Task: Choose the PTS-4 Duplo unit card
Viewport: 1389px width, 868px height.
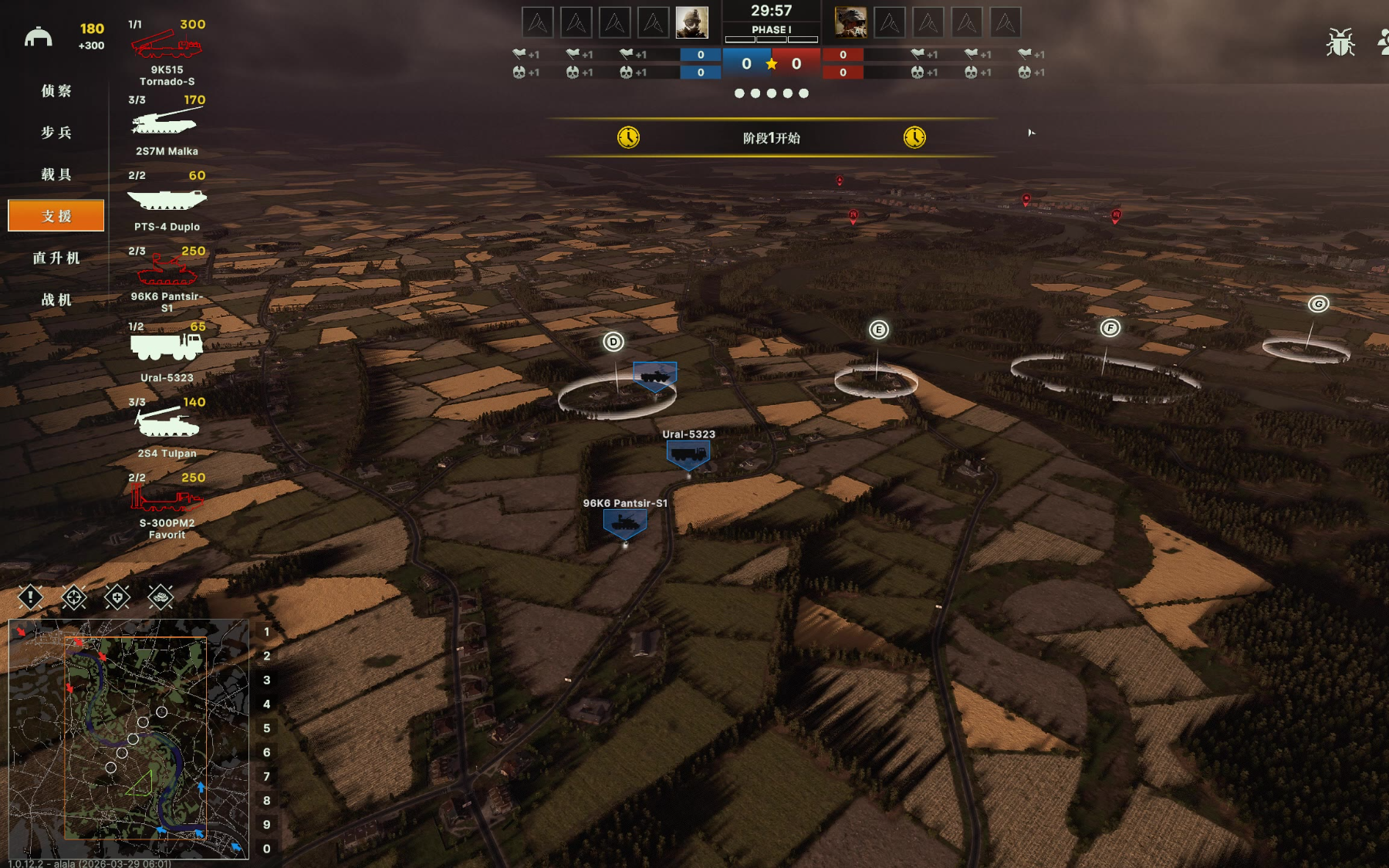Action: coord(167,202)
